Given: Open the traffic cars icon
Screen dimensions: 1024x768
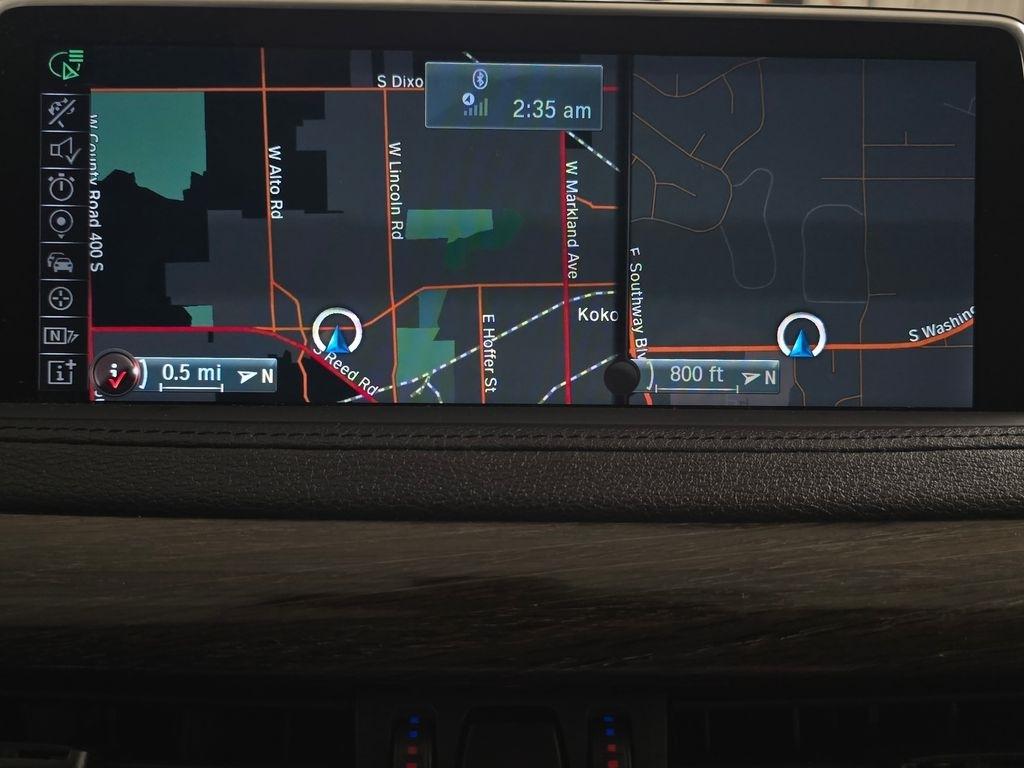Looking at the screenshot, I should 62,262.
